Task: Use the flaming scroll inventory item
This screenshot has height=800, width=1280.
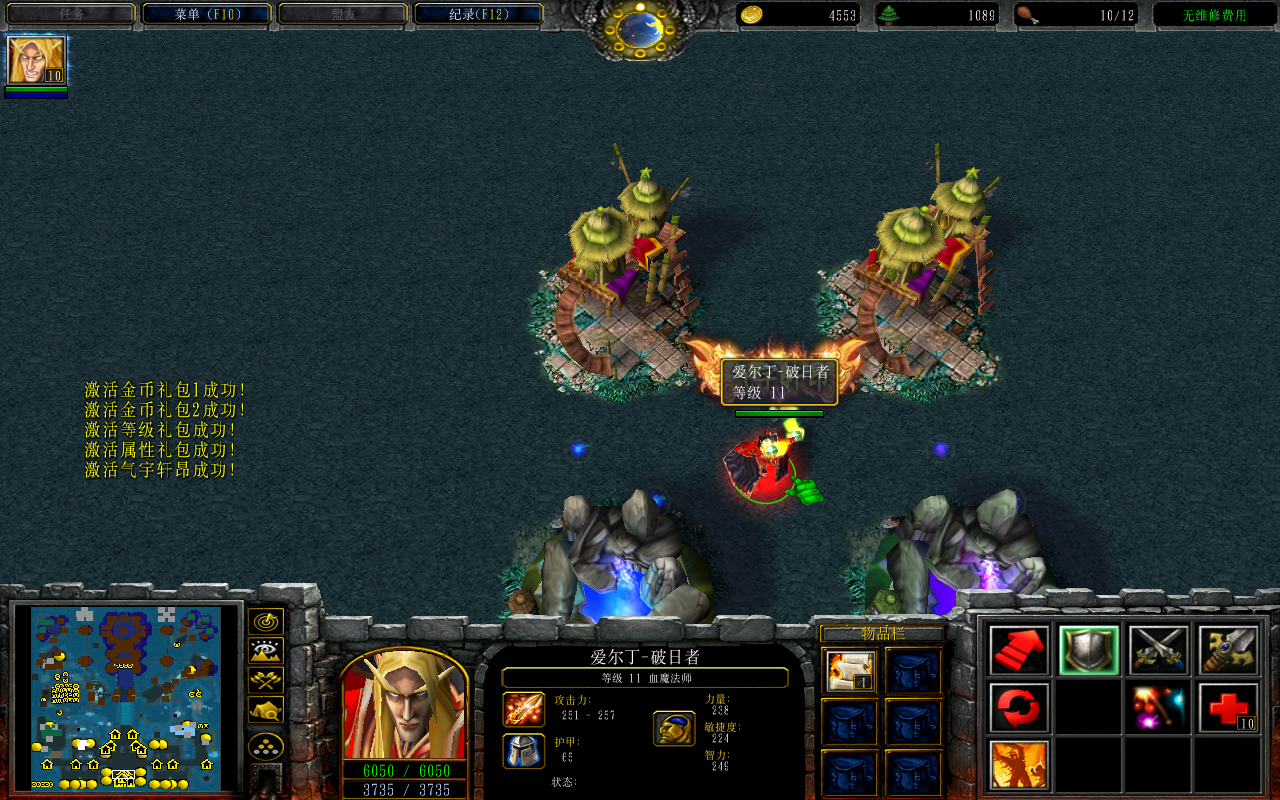Action: pos(851,671)
